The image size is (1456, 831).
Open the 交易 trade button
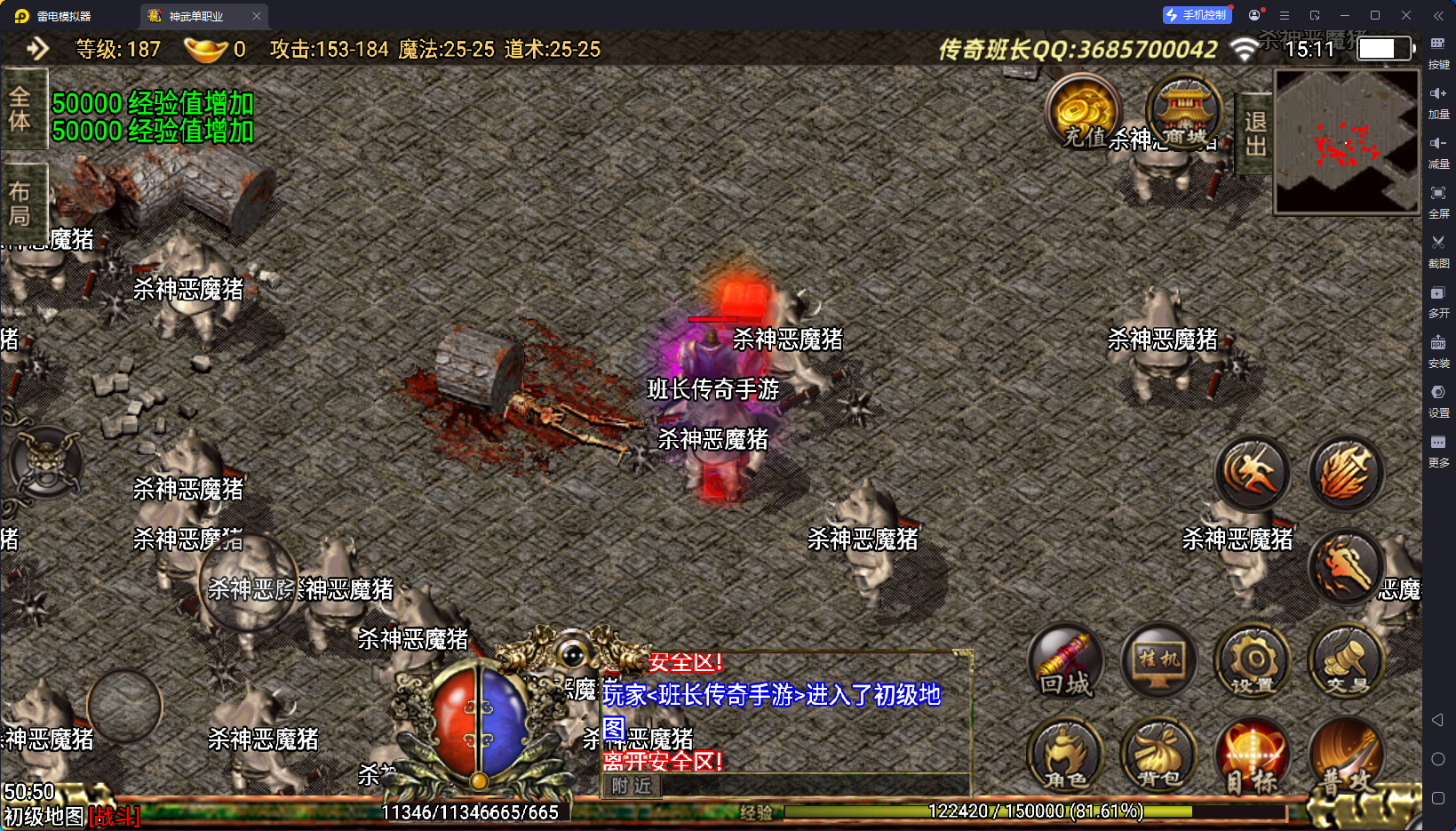[x=1347, y=662]
